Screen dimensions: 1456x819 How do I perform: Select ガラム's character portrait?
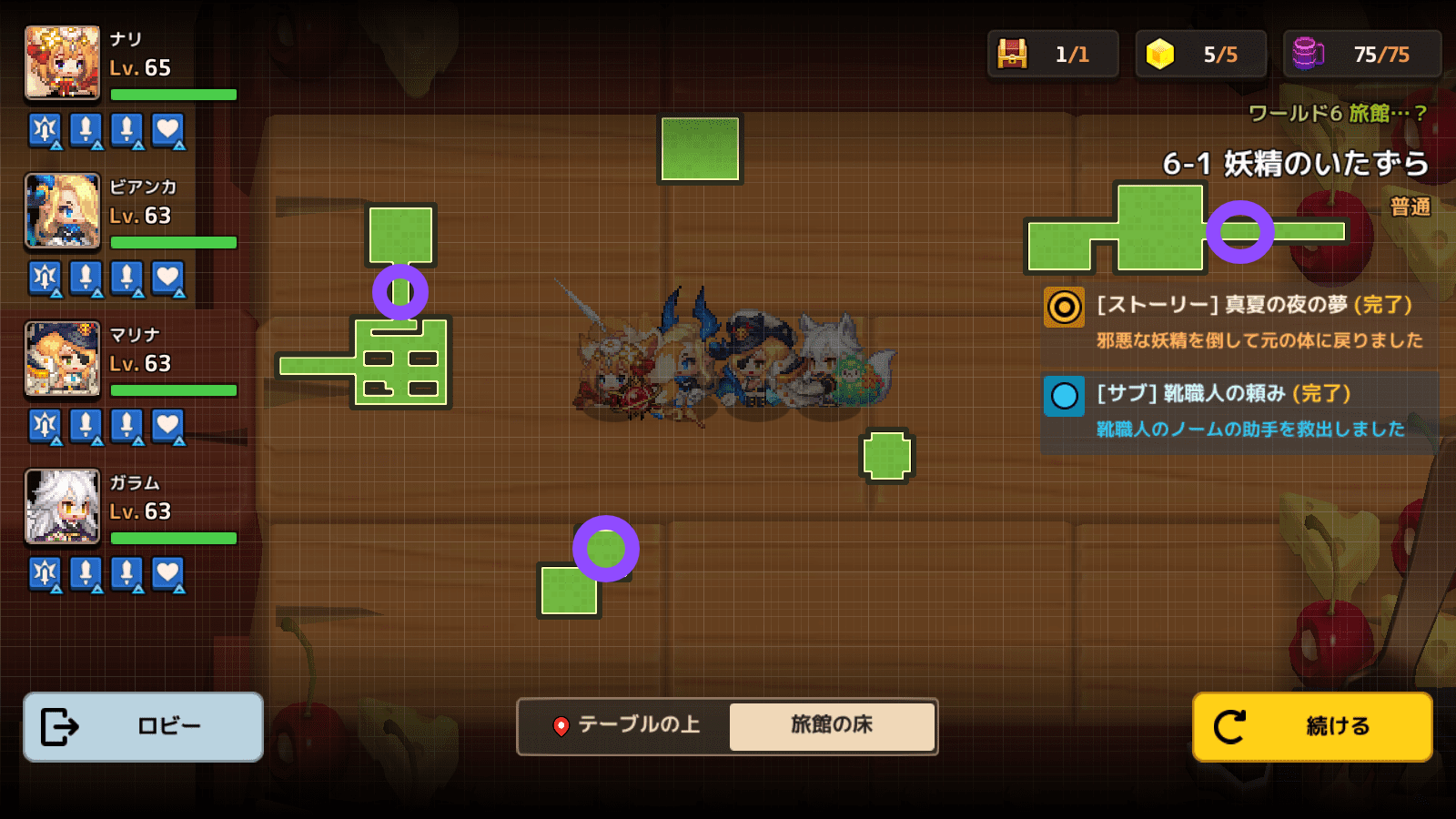(62, 507)
